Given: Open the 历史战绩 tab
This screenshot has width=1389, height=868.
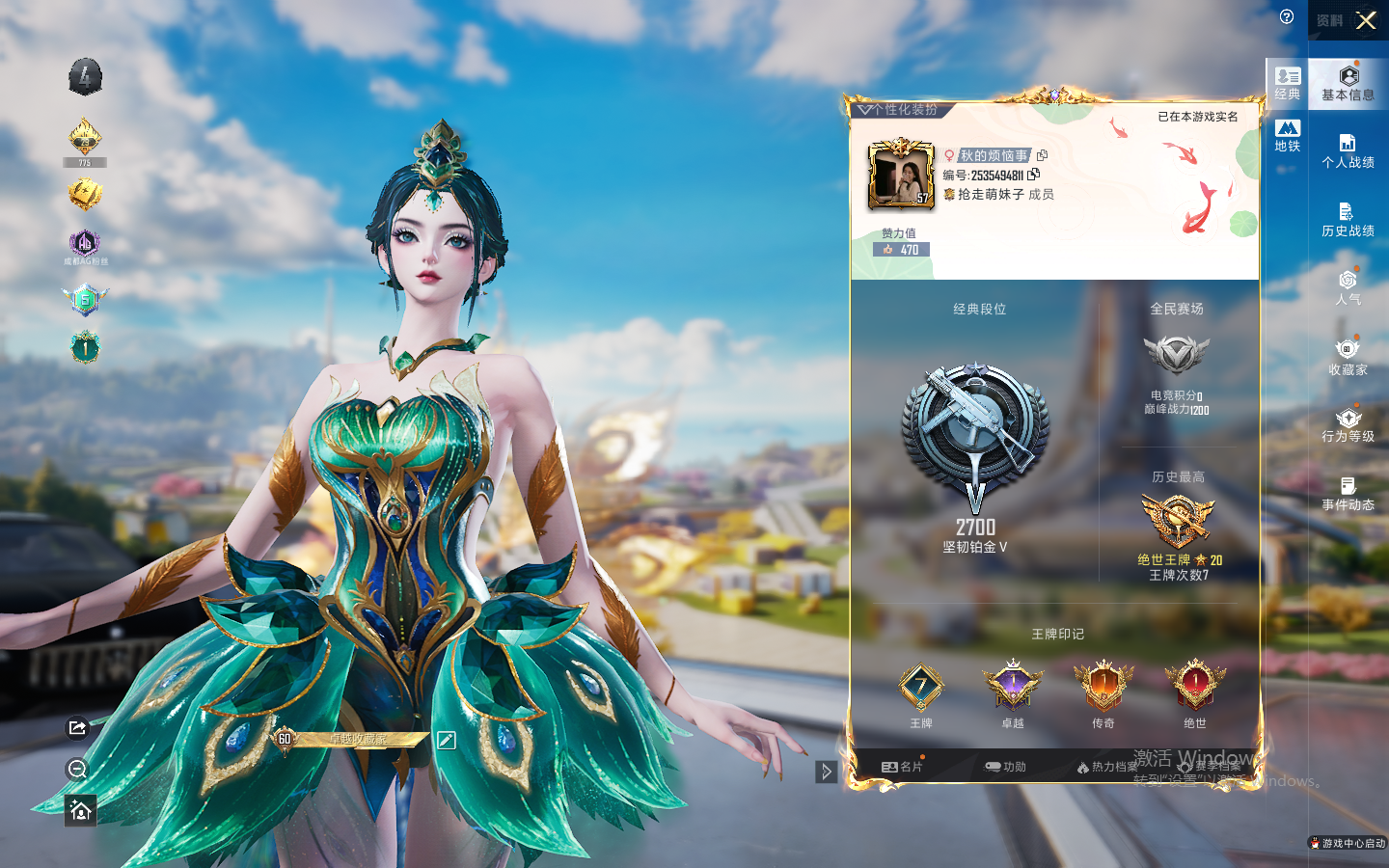Looking at the screenshot, I should click(x=1348, y=220).
